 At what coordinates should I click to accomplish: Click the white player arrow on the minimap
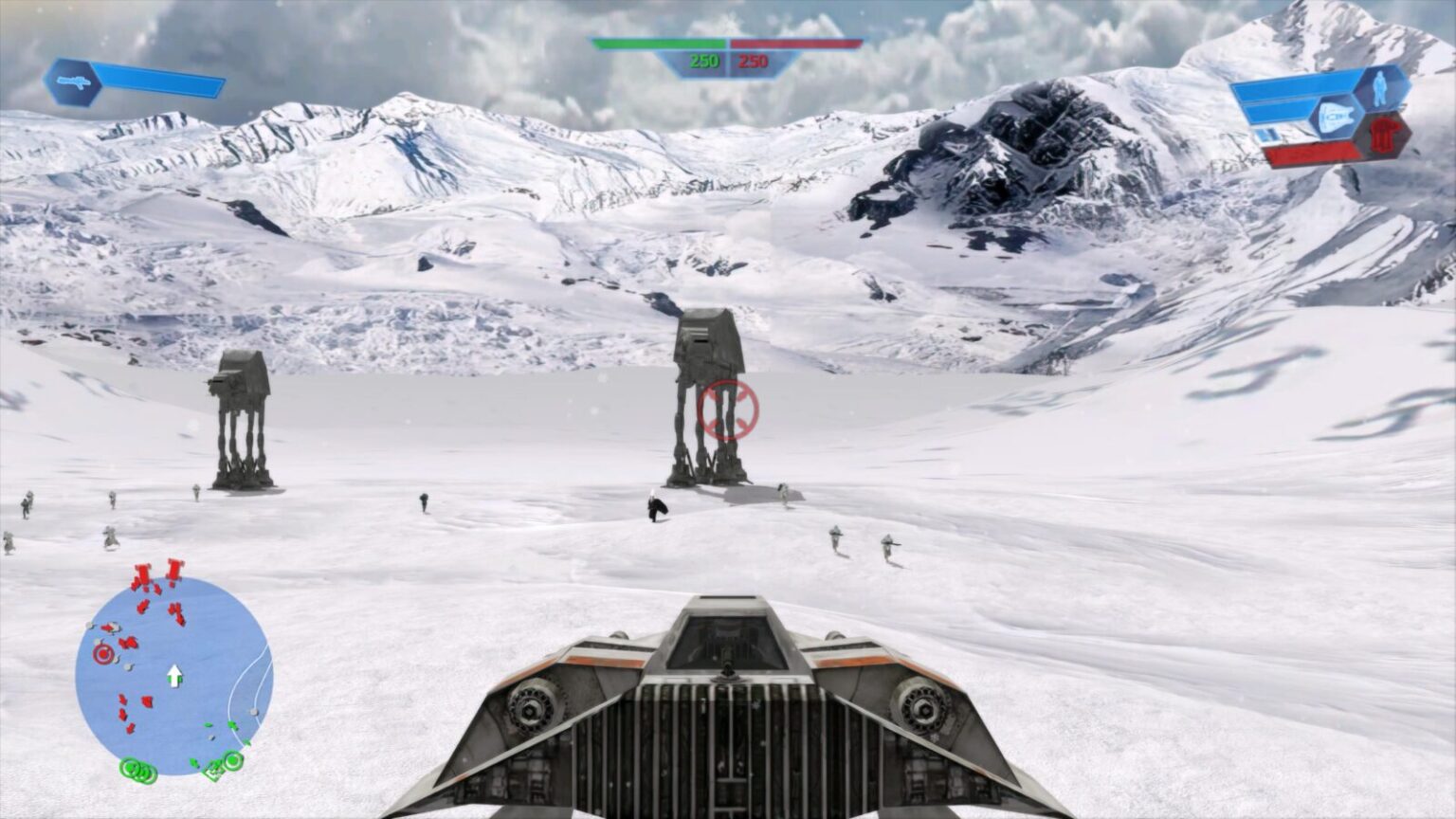tap(173, 676)
